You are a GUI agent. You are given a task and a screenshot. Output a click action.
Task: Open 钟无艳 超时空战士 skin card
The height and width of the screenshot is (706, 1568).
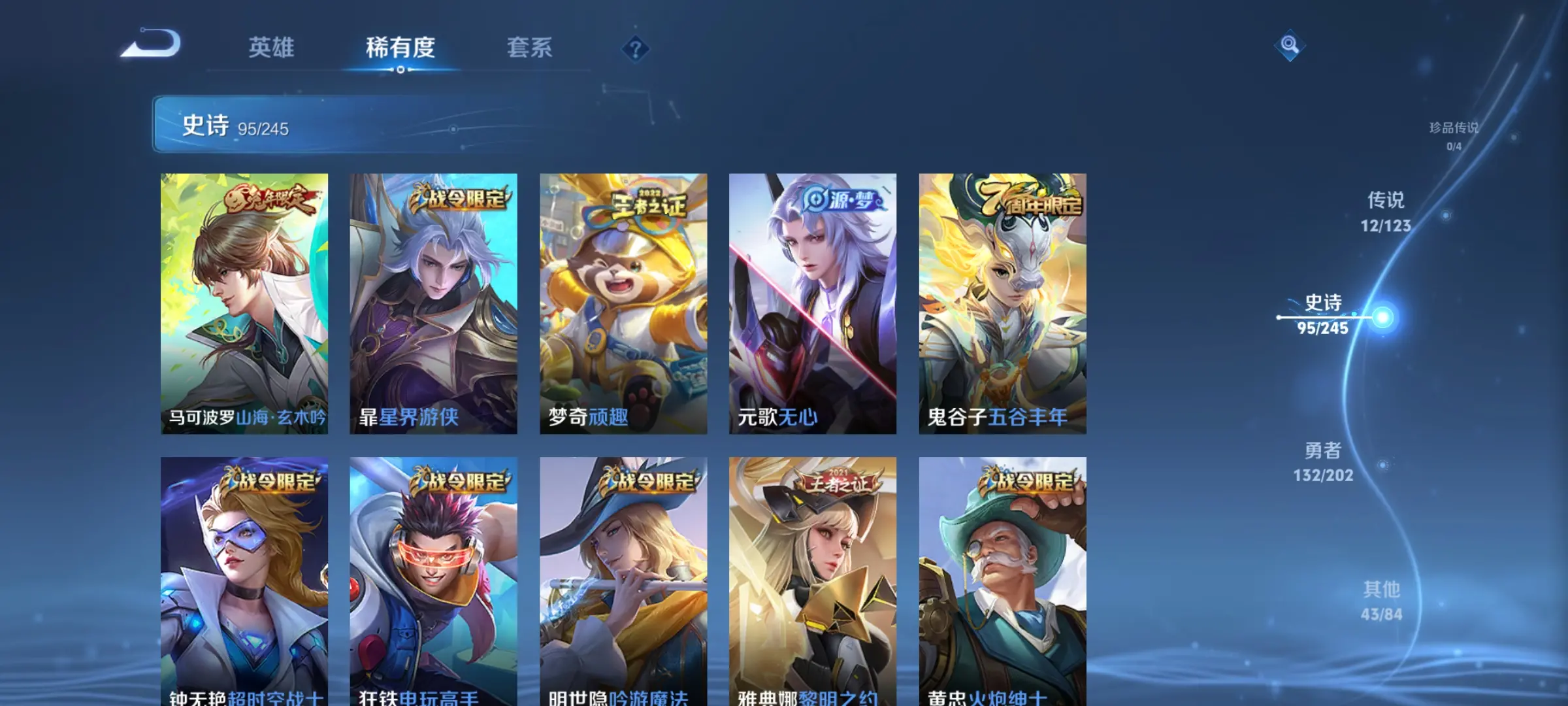244,582
